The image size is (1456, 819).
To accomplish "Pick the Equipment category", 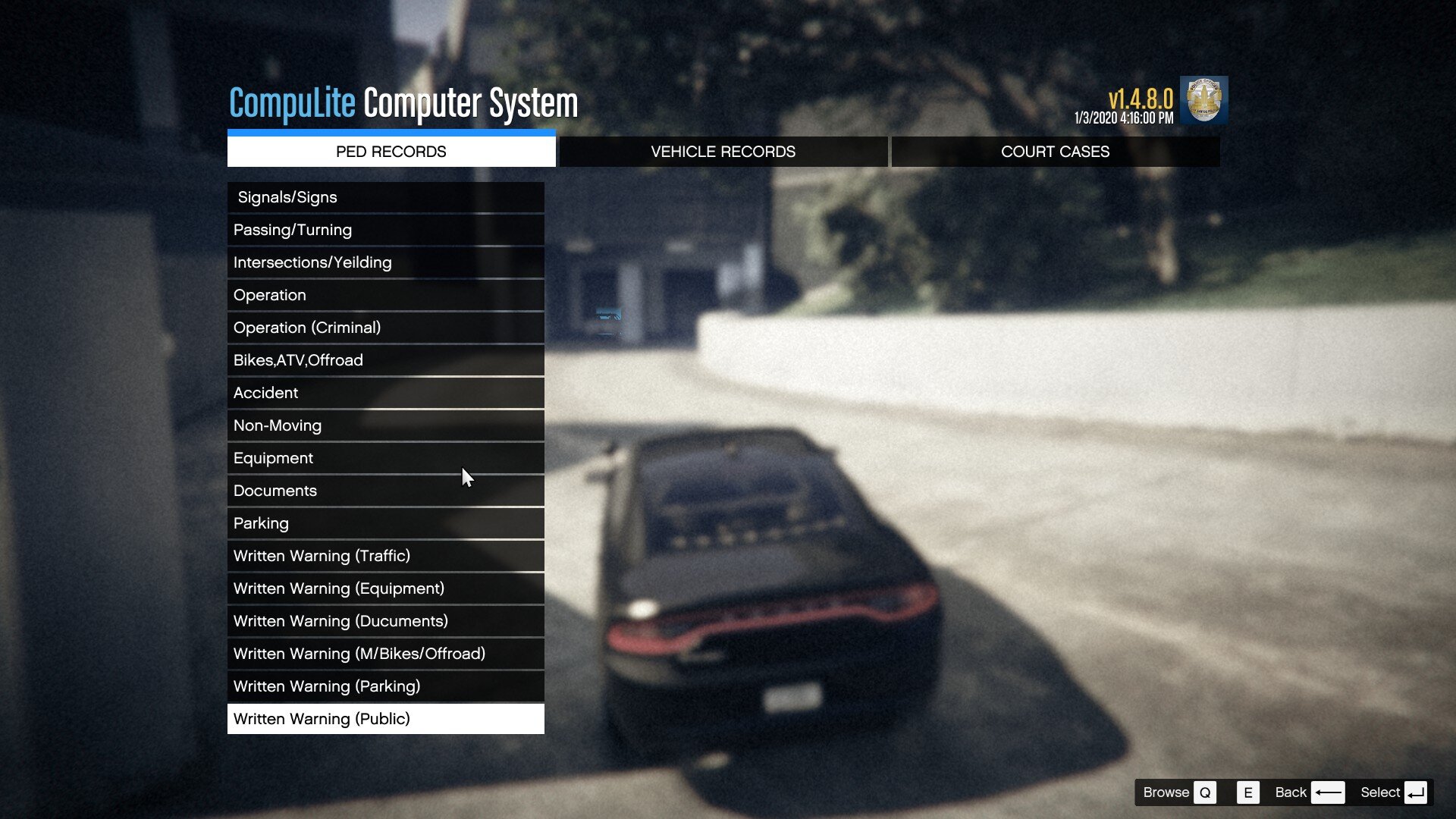I will 385,458.
